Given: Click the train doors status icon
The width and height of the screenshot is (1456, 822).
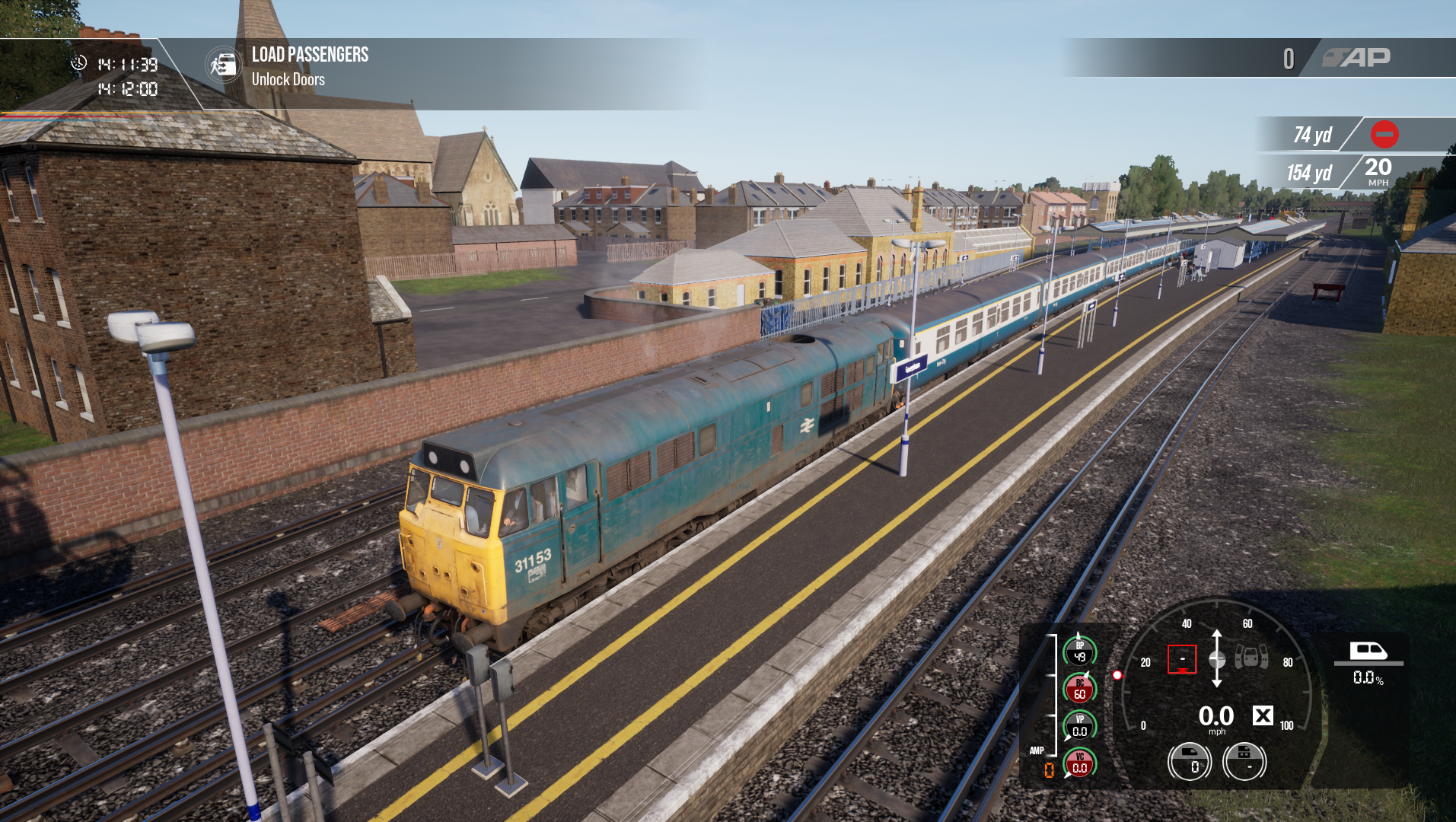Looking at the screenshot, I should (x=1251, y=656).
